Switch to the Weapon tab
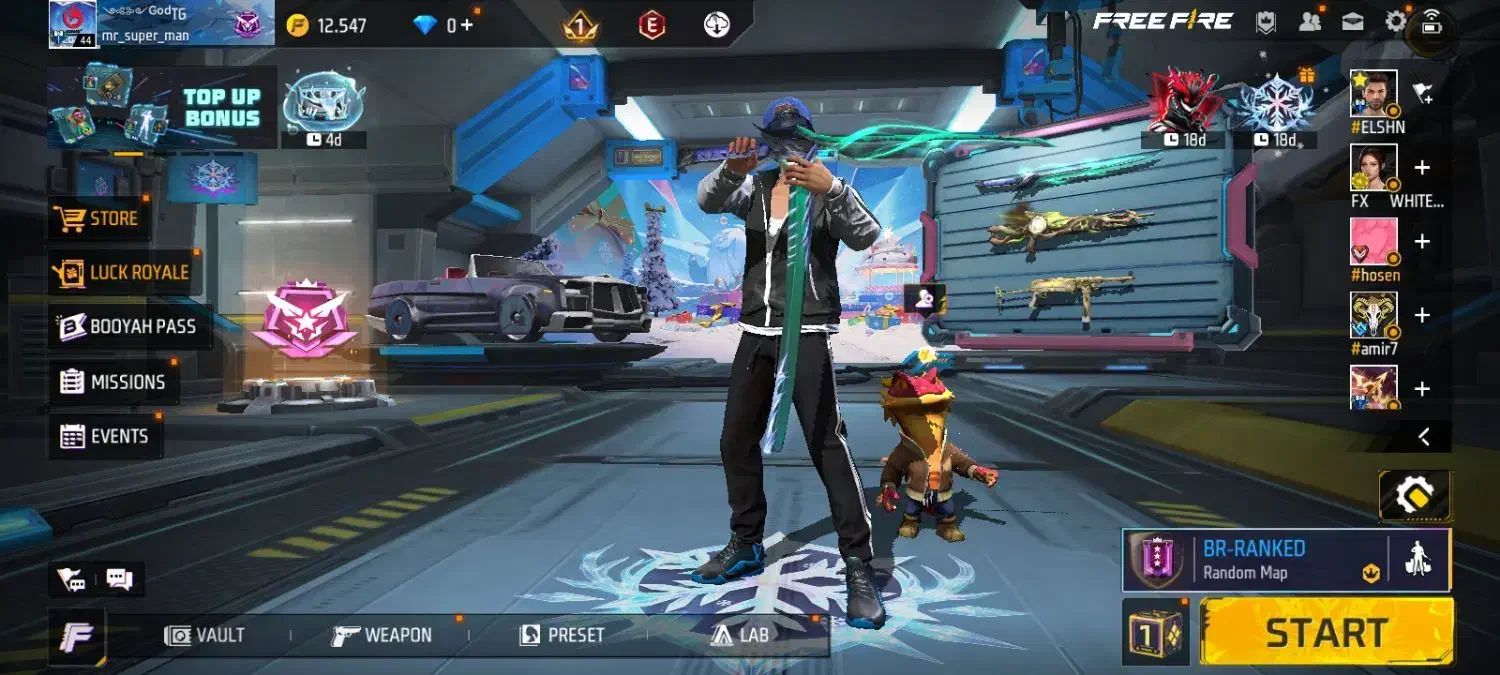 point(382,635)
